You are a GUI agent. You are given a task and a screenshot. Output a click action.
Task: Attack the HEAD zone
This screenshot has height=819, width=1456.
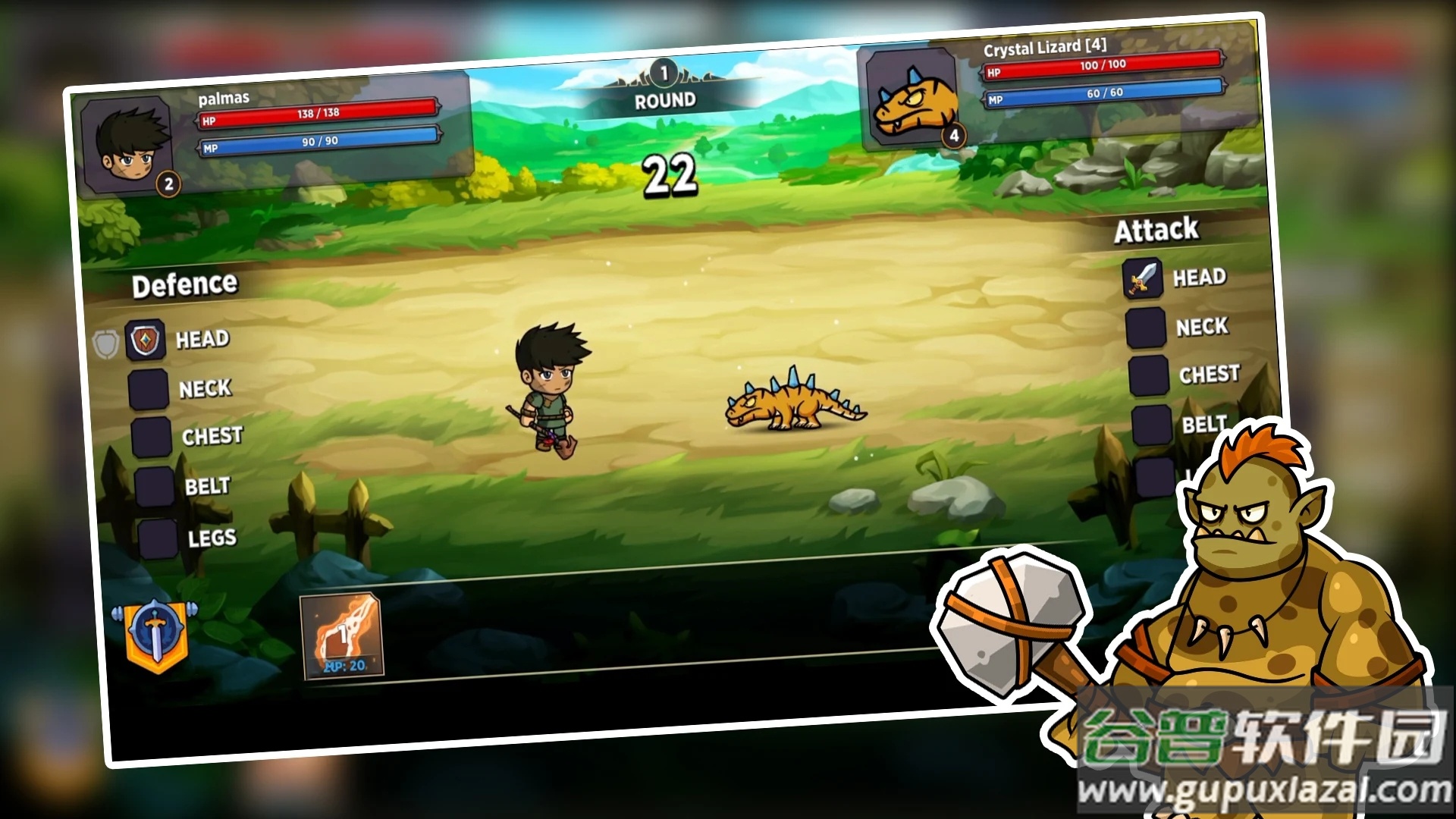tap(1143, 278)
